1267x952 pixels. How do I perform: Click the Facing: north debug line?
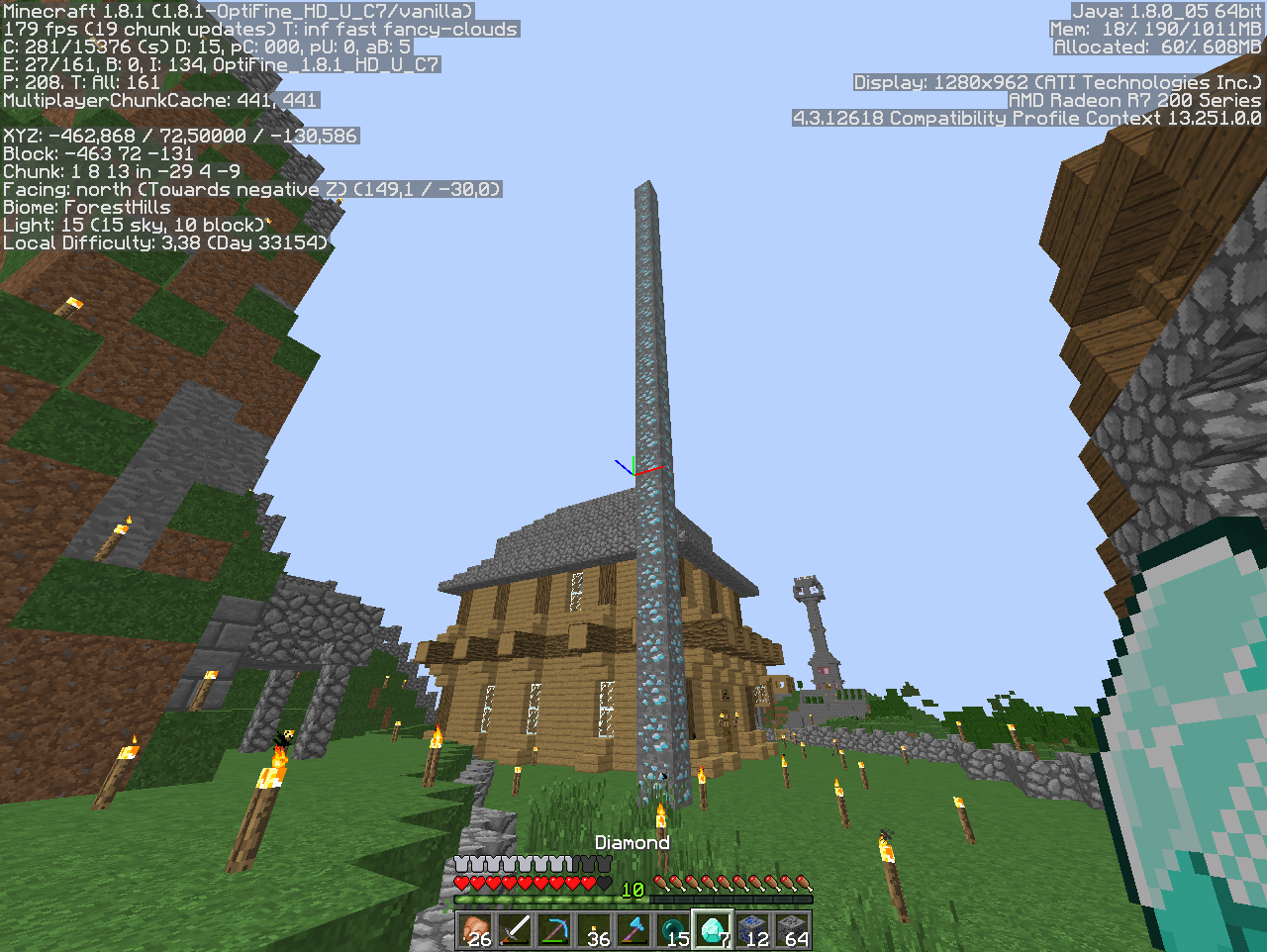click(x=254, y=188)
